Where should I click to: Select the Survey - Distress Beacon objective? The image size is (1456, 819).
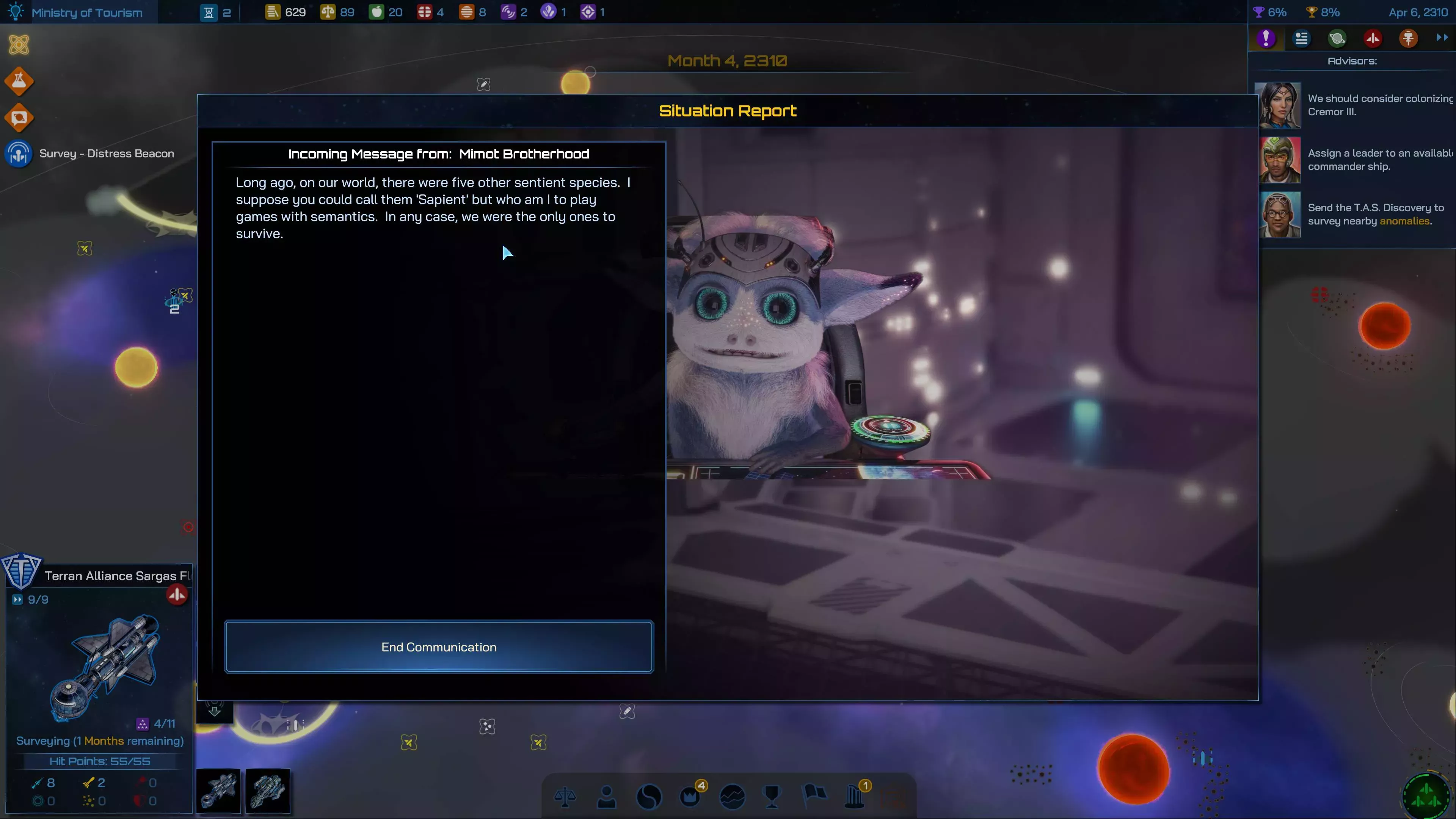(x=106, y=154)
